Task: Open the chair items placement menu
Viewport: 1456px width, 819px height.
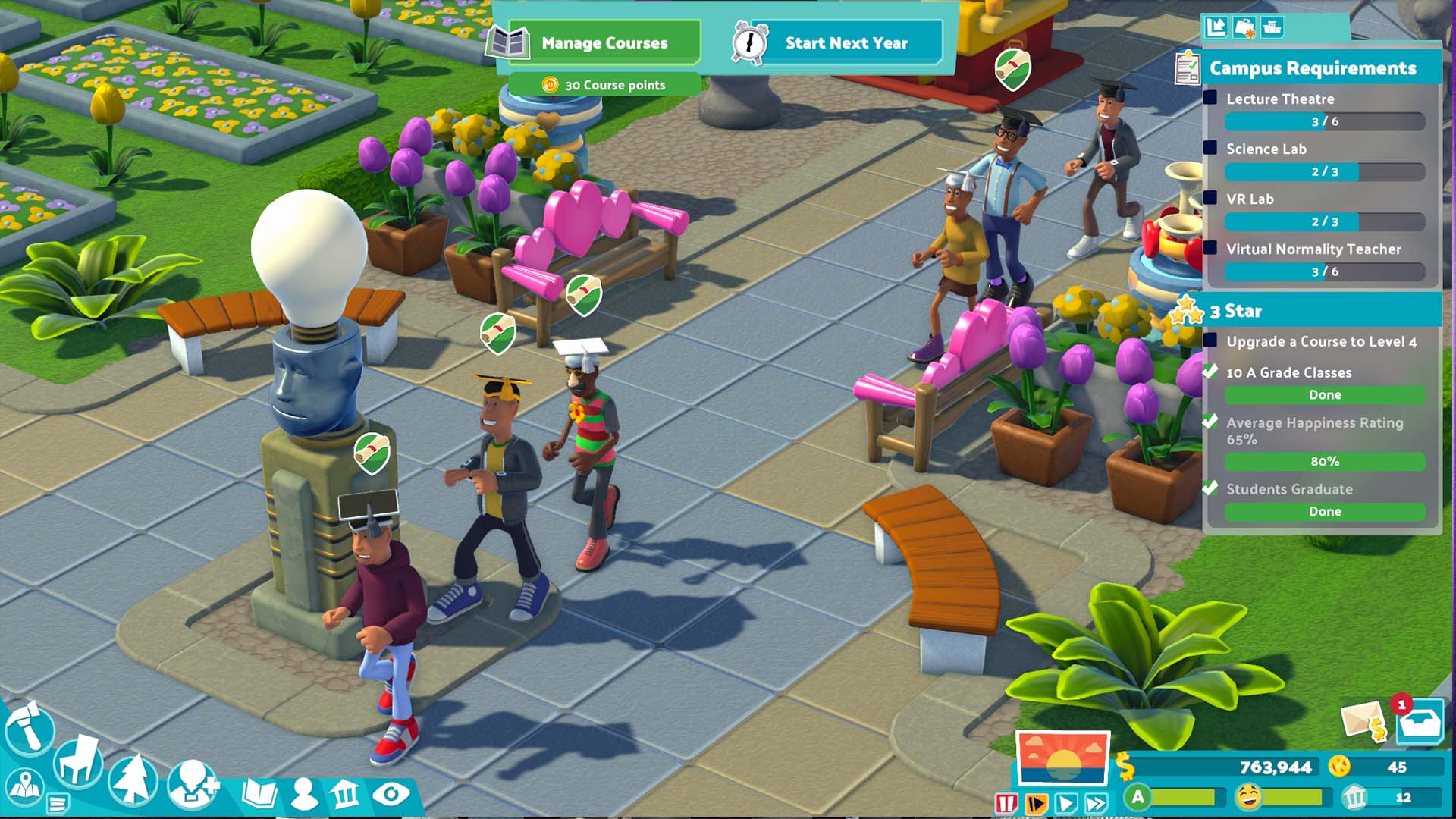Action: point(77,761)
